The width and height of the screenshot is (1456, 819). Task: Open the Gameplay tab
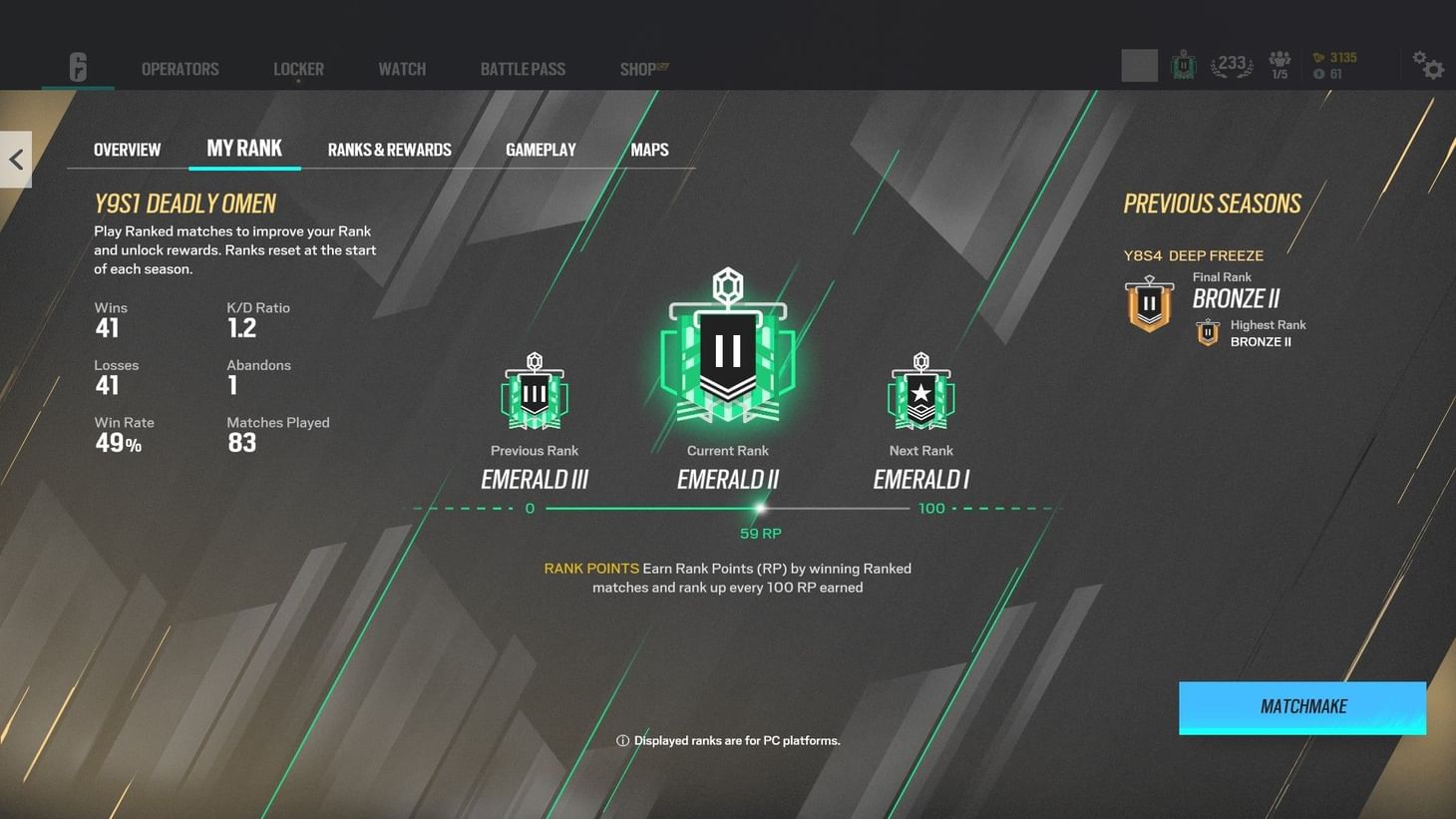click(541, 149)
